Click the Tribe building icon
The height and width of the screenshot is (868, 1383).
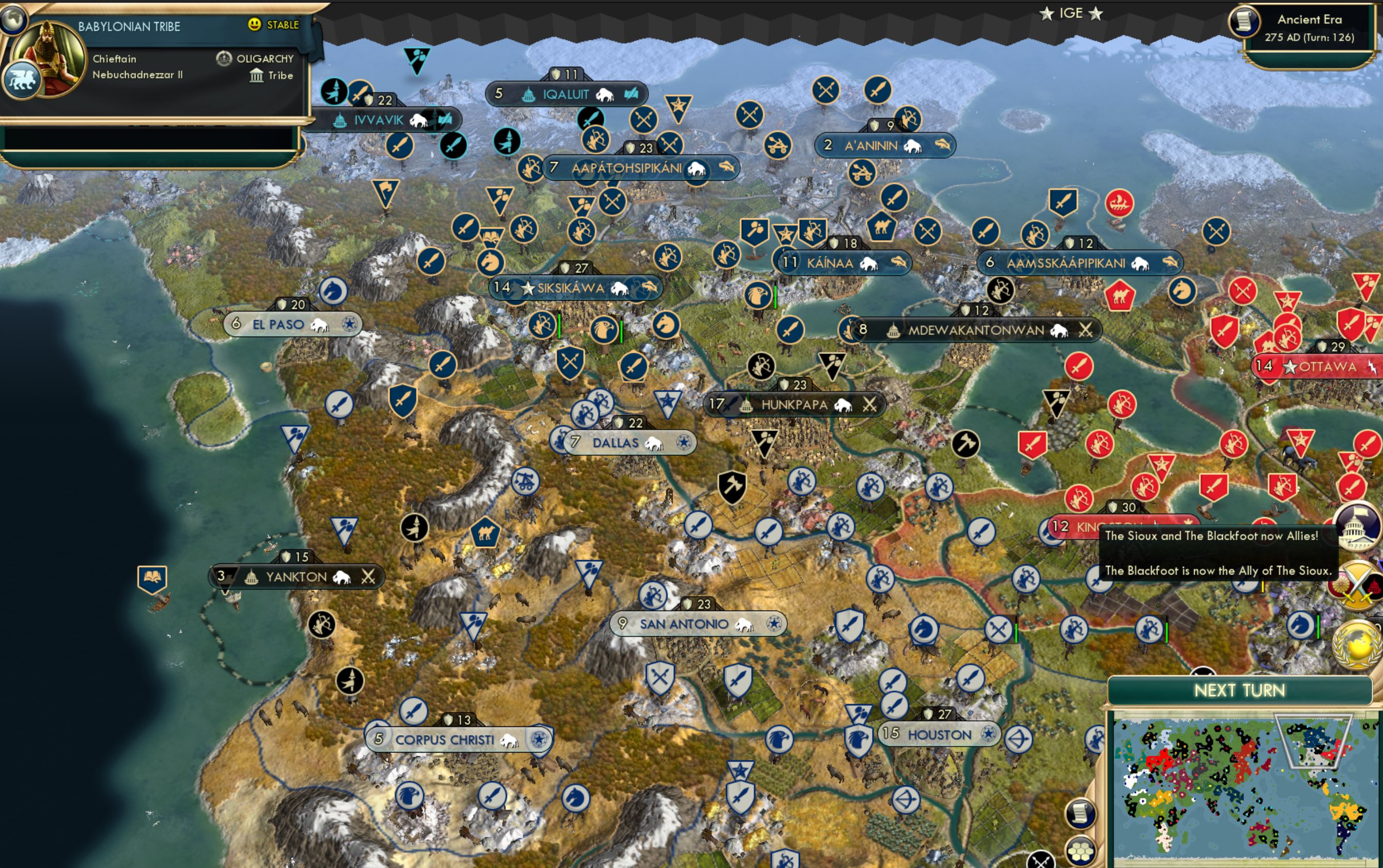pyautogui.click(x=256, y=75)
